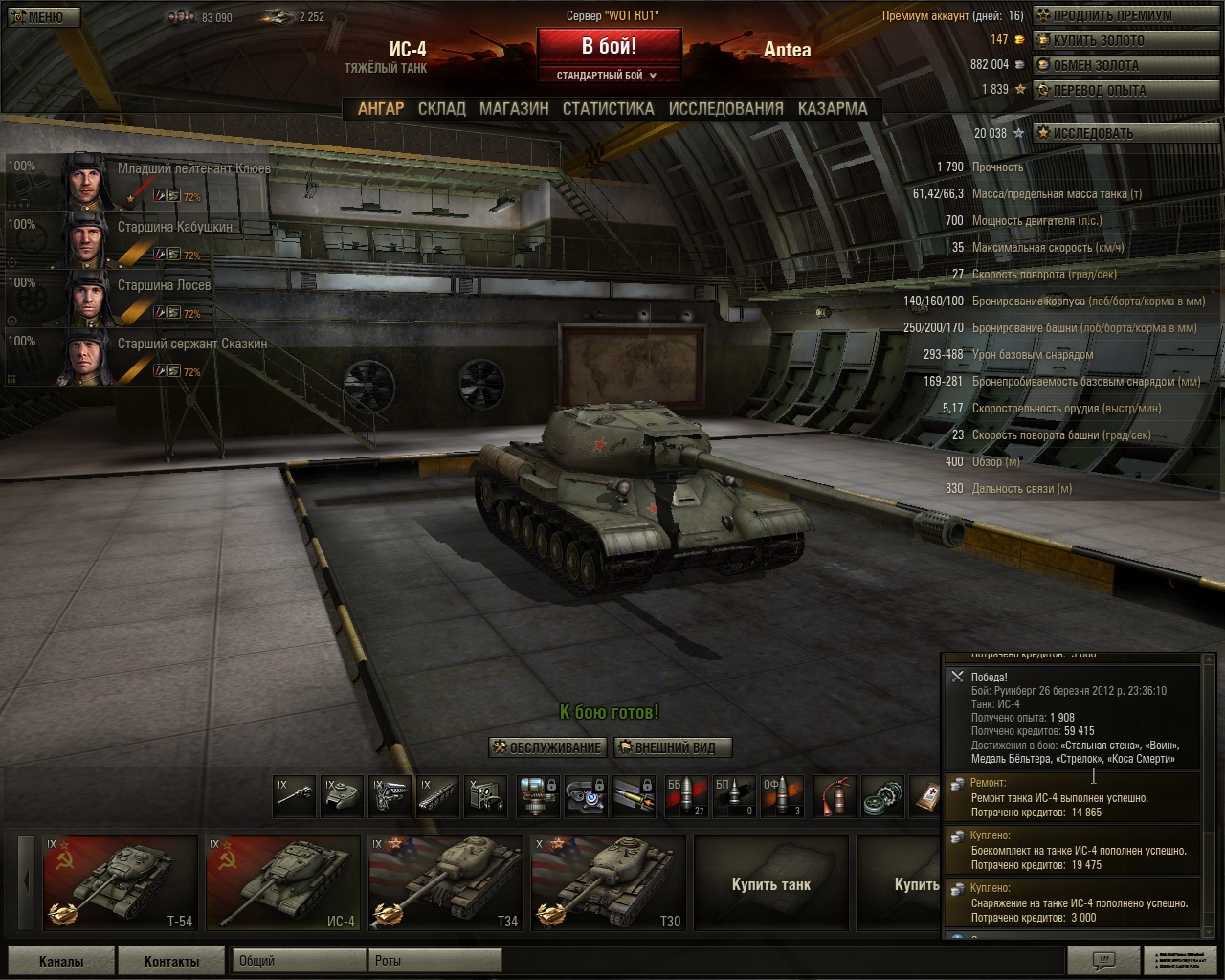
Task: Switch to the Исследования tab
Action: pos(725,109)
